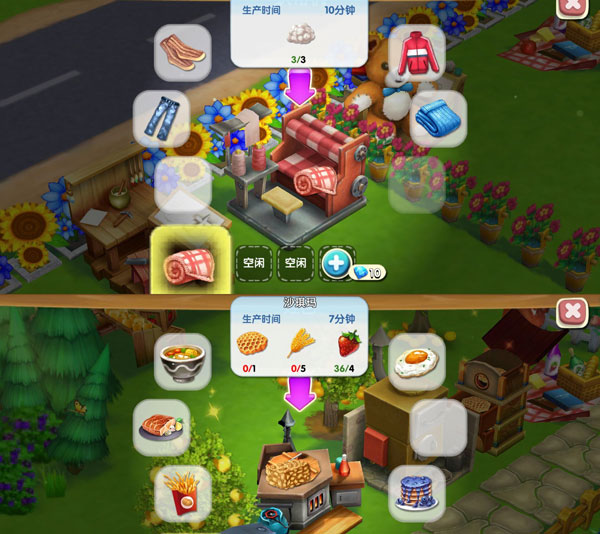600x534 pixels.
Task: Close the waffle recipe panel
Action: pos(572,312)
